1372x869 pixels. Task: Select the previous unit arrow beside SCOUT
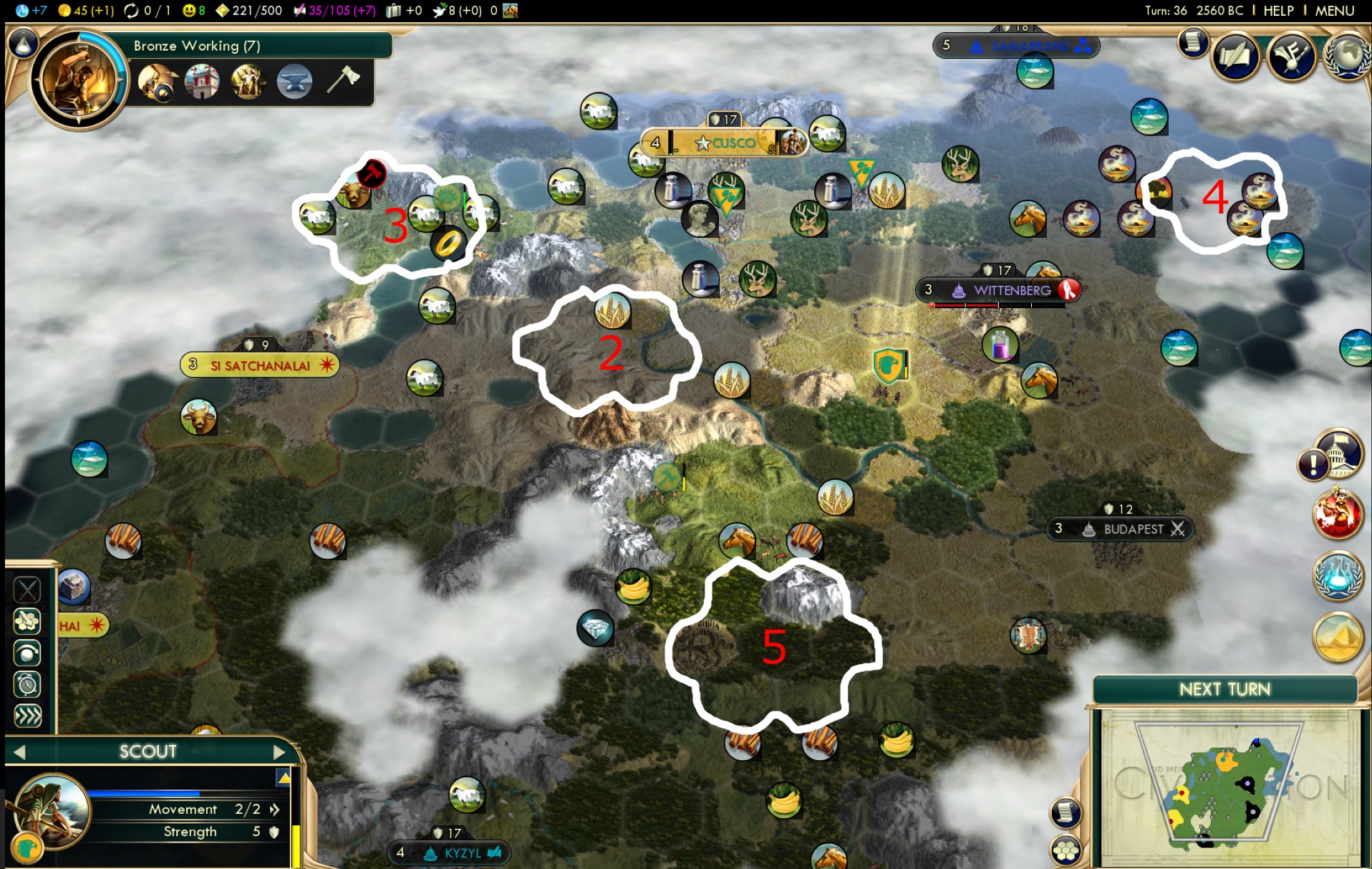(x=20, y=752)
